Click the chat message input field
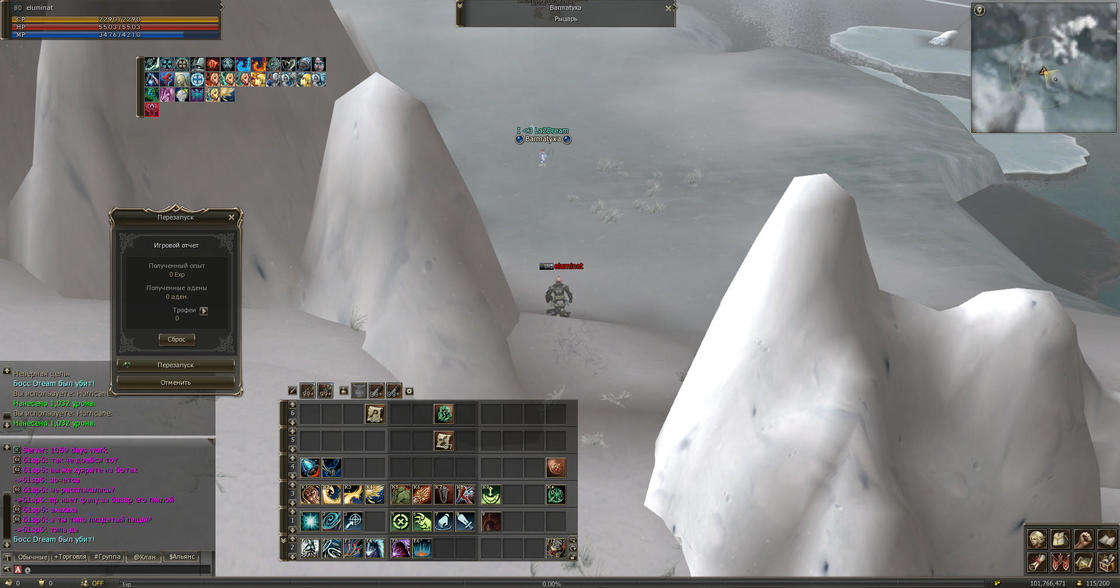The image size is (1120, 588). pyautogui.click(x=110, y=569)
